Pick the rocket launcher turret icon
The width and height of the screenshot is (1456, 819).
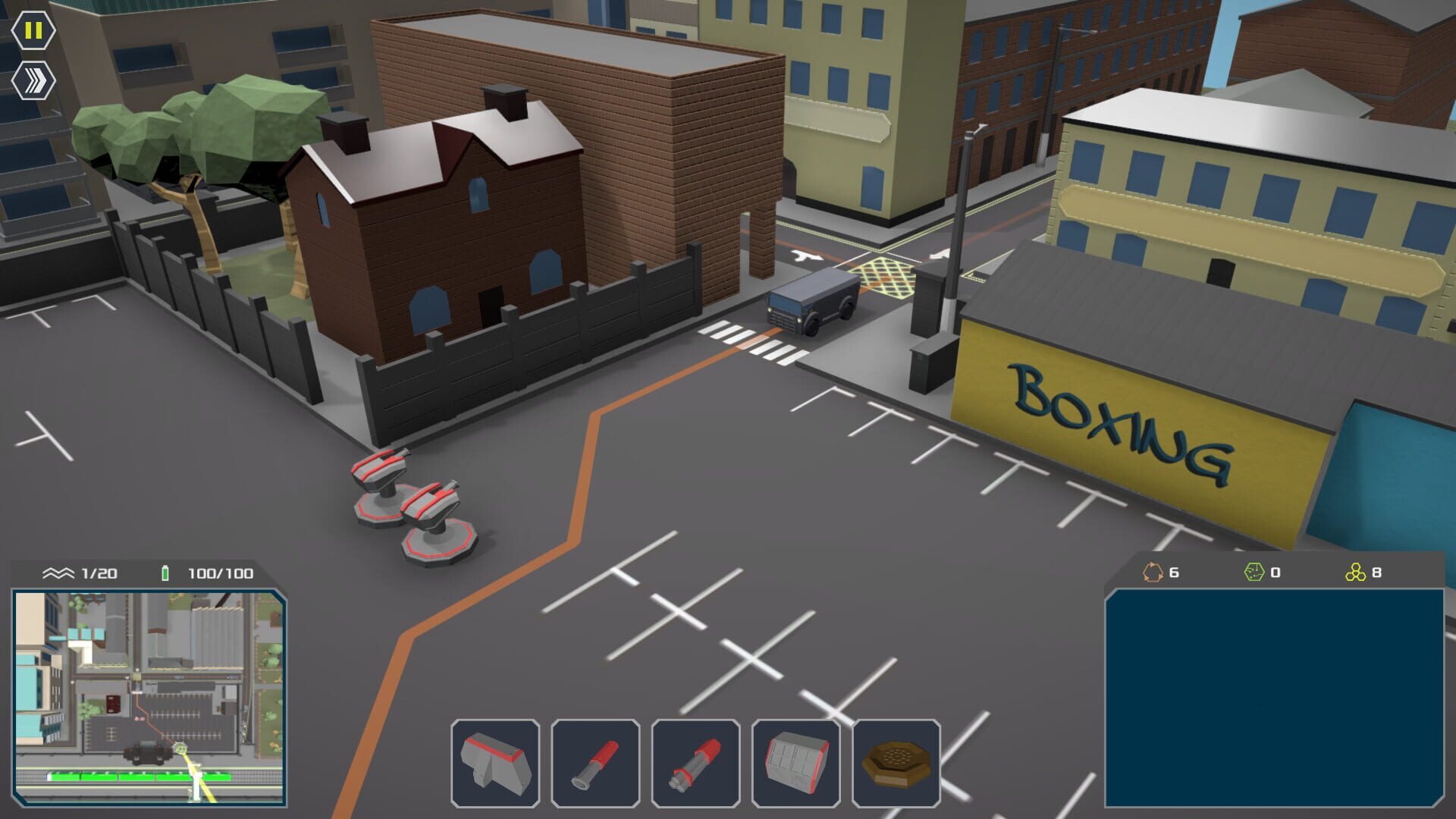(696, 762)
